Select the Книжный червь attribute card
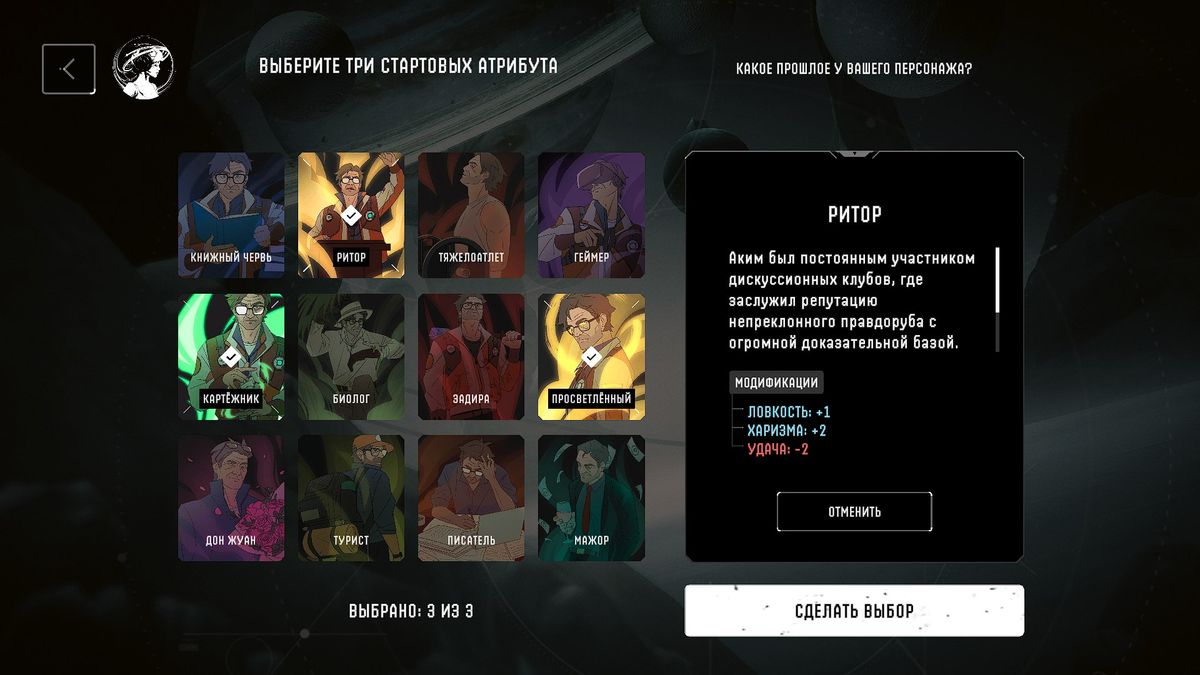Screen dimensions: 1200x675 (231, 215)
